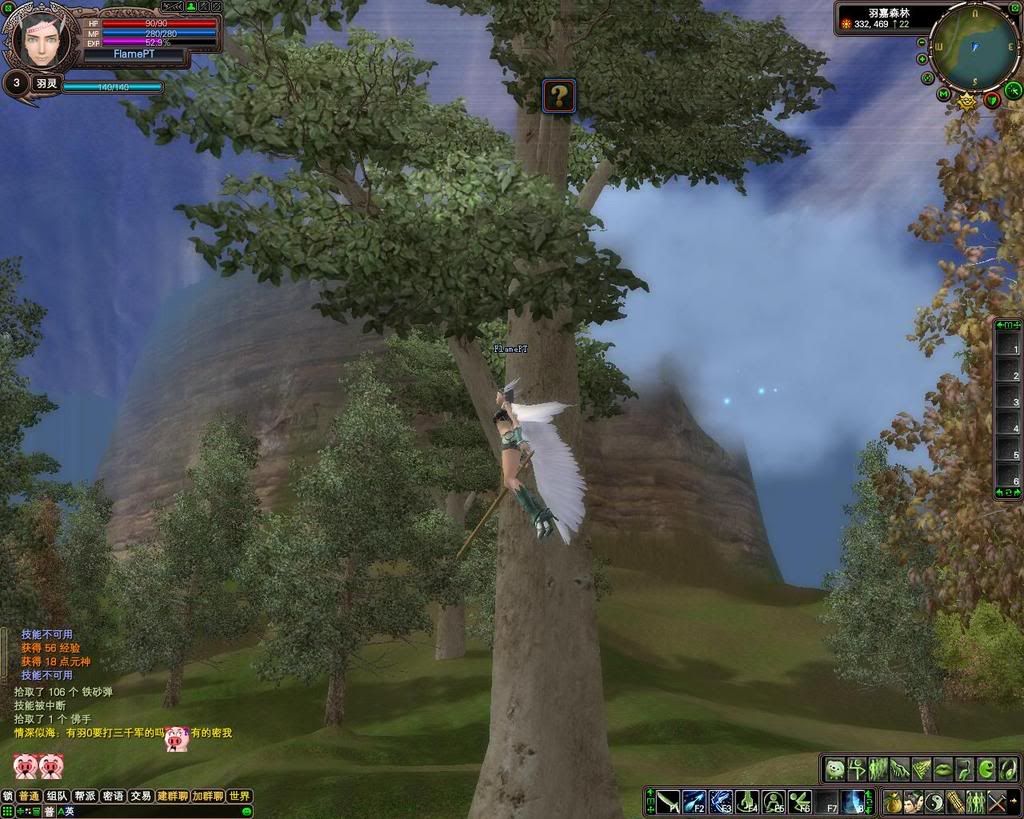The height and width of the screenshot is (819, 1024).
Task: Open the world map with the M button
Action: point(943,94)
